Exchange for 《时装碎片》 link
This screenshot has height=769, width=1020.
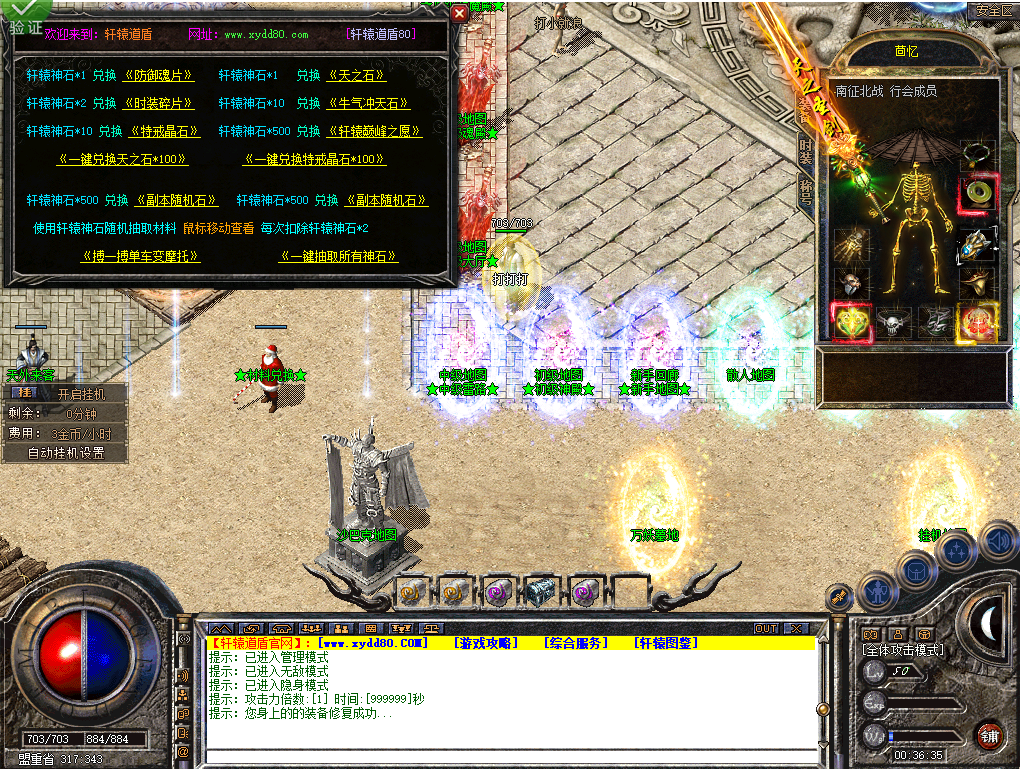[x=158, y=103]
